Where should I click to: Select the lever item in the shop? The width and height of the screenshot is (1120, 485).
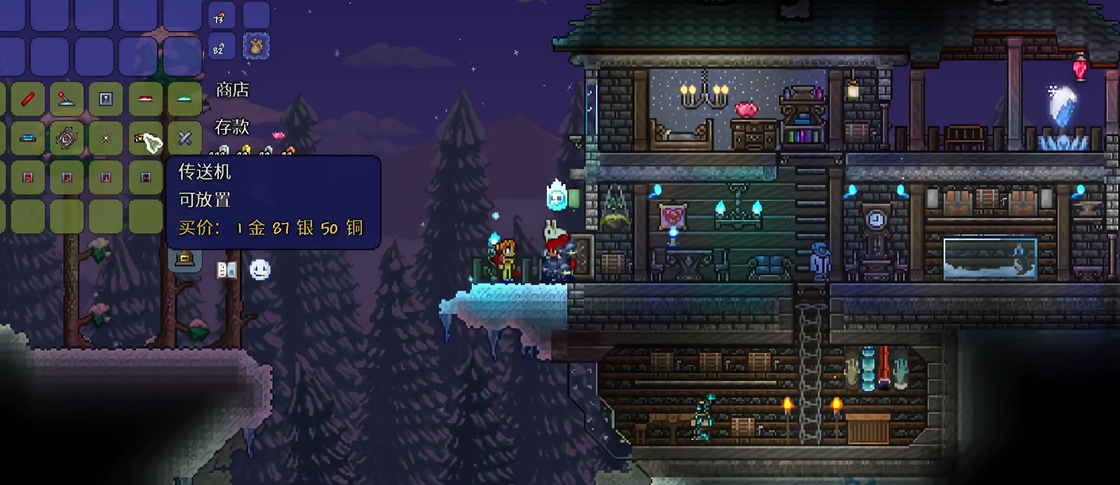pyautogui.click(x=66, y=99)
